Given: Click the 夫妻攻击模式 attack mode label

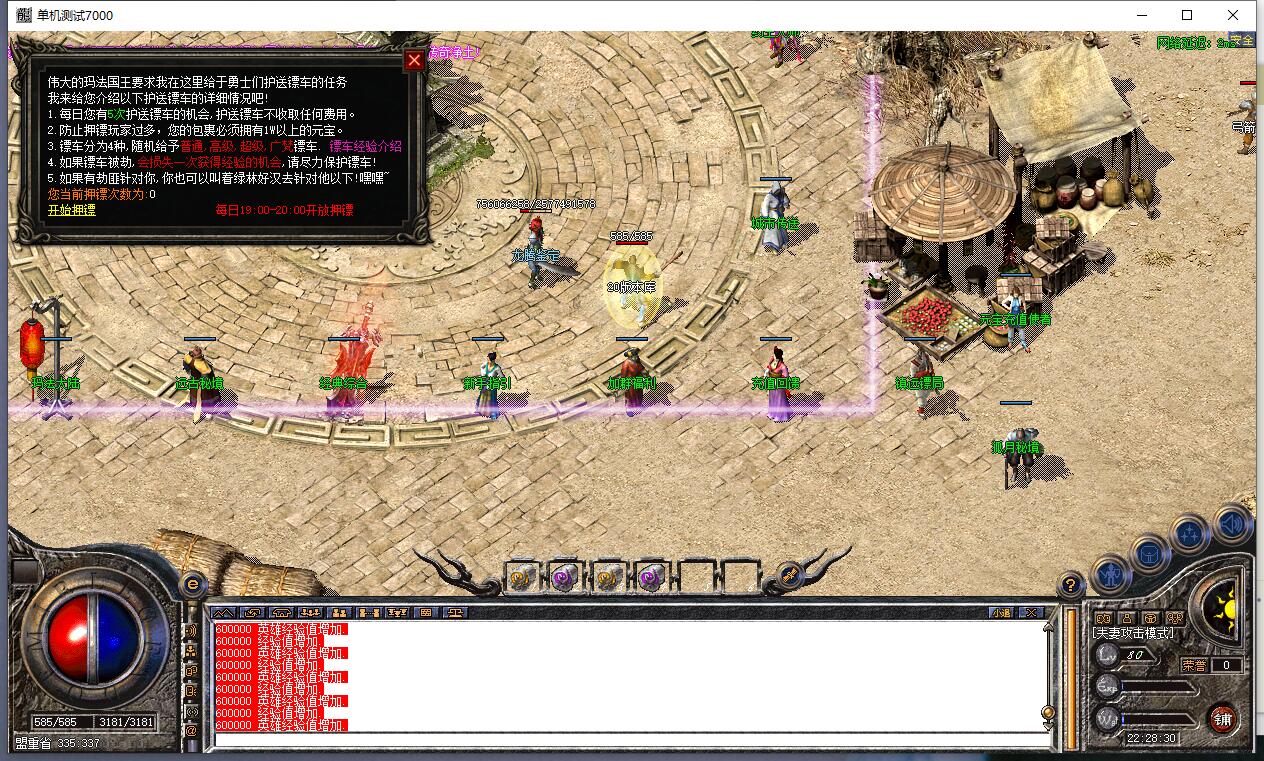Looking at the screenshot, I should [x=1134, y=633].
